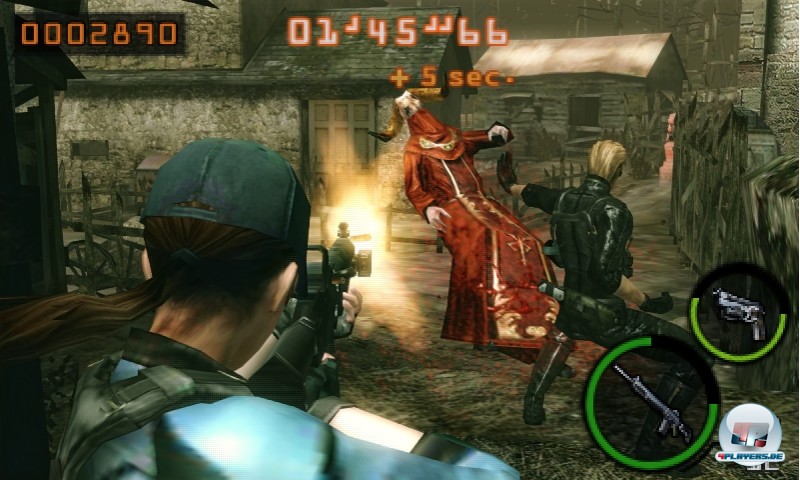
Task: Switch to the handgun weapon icon
Action: pyautogui.click(x=739, y=310)
